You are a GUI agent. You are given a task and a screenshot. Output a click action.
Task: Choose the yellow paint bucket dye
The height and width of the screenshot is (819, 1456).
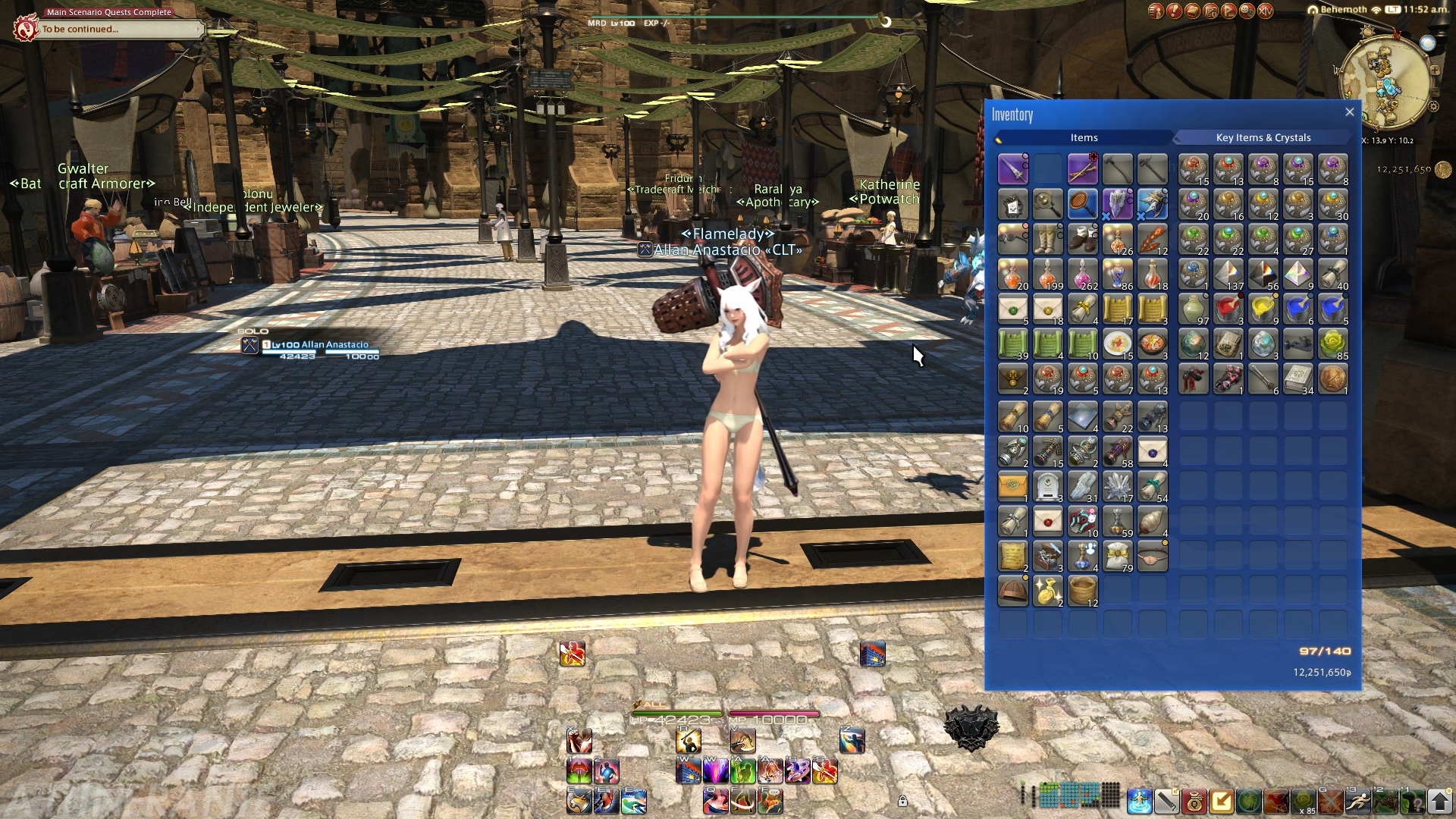click(1263, 309)
